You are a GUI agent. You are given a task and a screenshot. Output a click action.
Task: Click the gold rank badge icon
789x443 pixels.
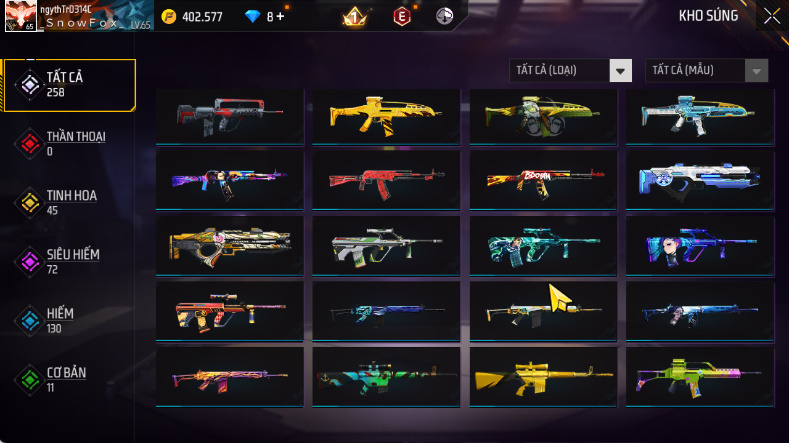point(352,16)
